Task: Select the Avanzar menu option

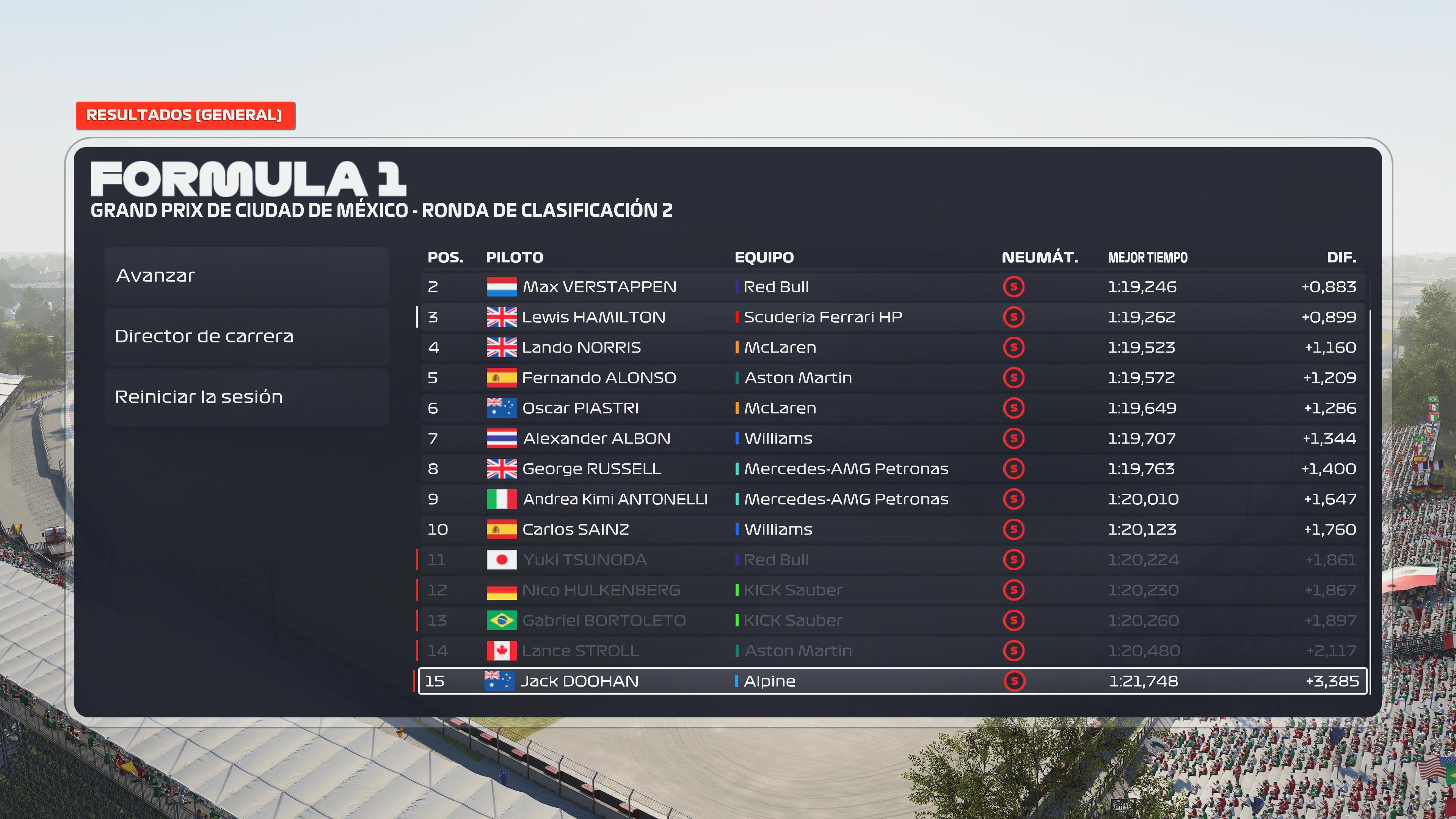Action: tap(246, 276)
